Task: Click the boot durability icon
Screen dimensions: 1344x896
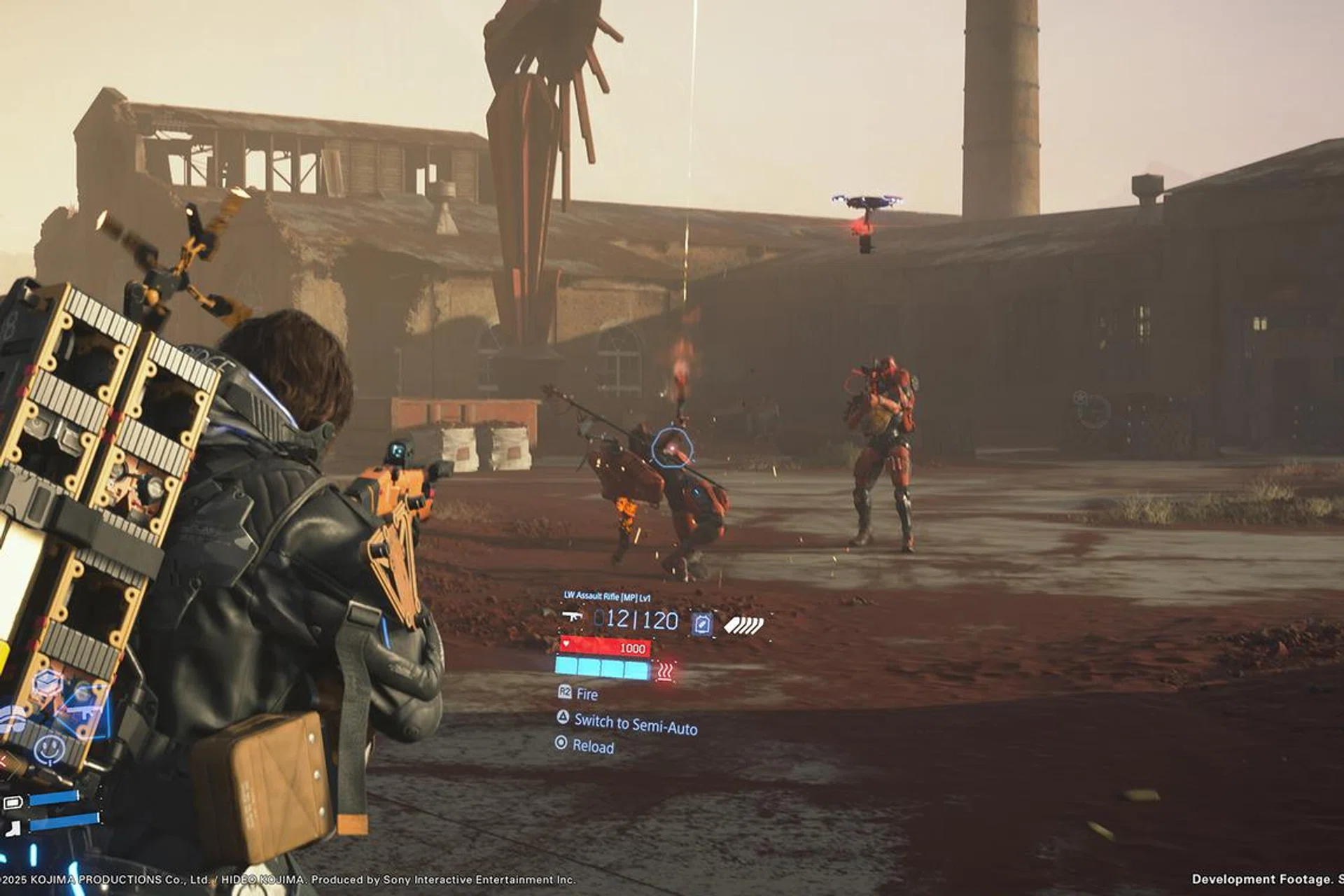Action: click(x=13, y=829)
